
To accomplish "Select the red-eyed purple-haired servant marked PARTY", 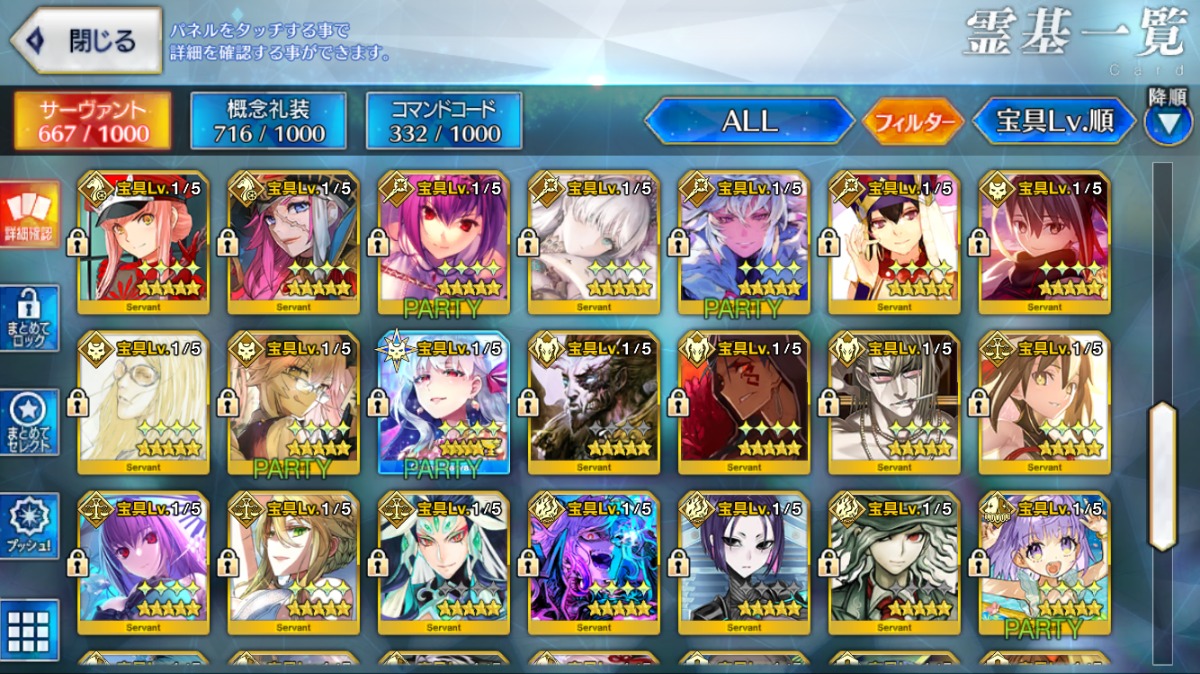I will tap(444, 241).
